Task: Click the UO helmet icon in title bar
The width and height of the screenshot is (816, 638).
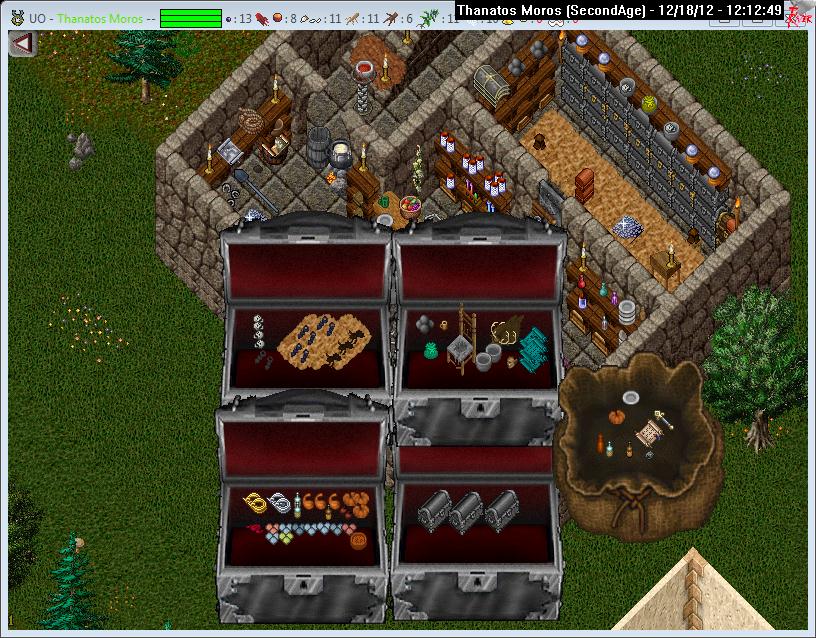Action: click(16, 18)
